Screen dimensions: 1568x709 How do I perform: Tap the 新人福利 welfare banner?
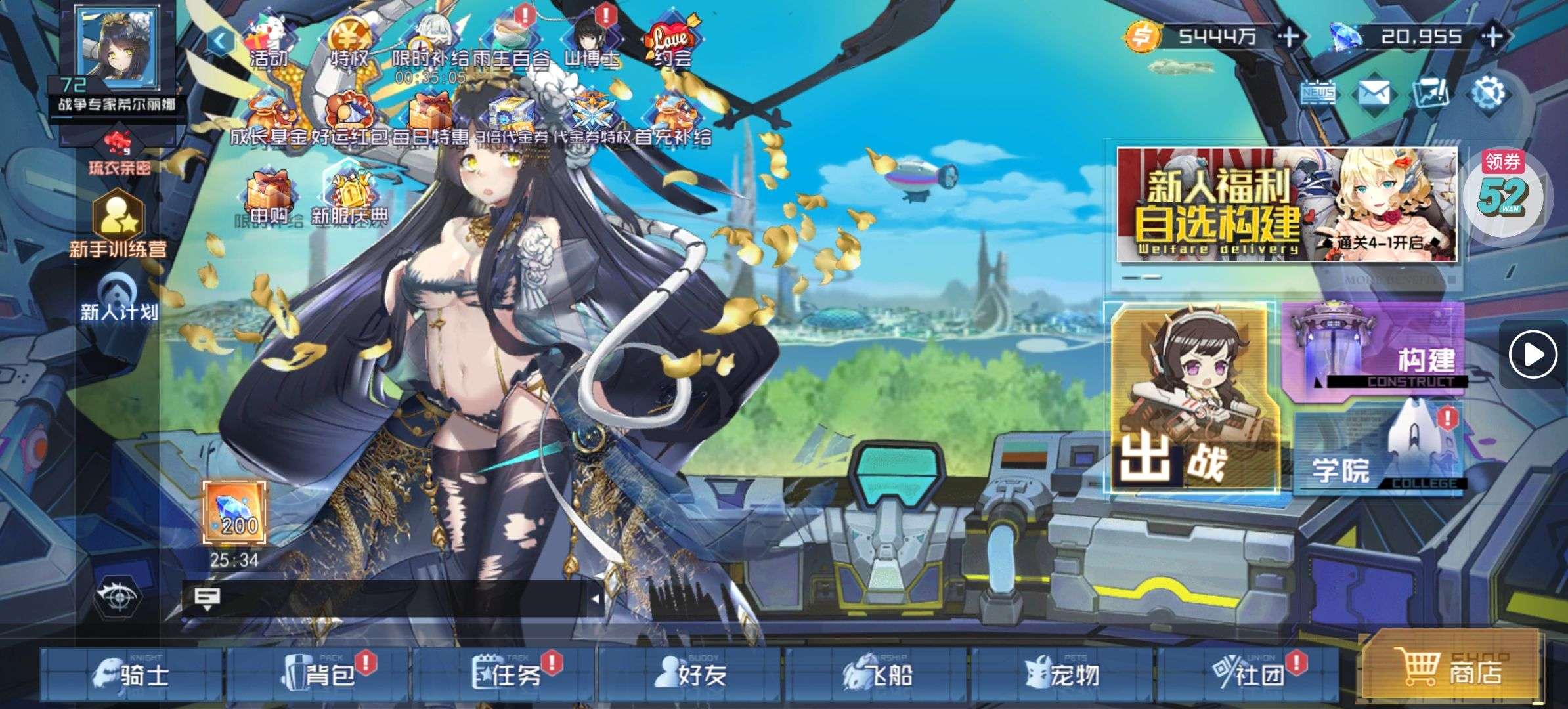1287,205
